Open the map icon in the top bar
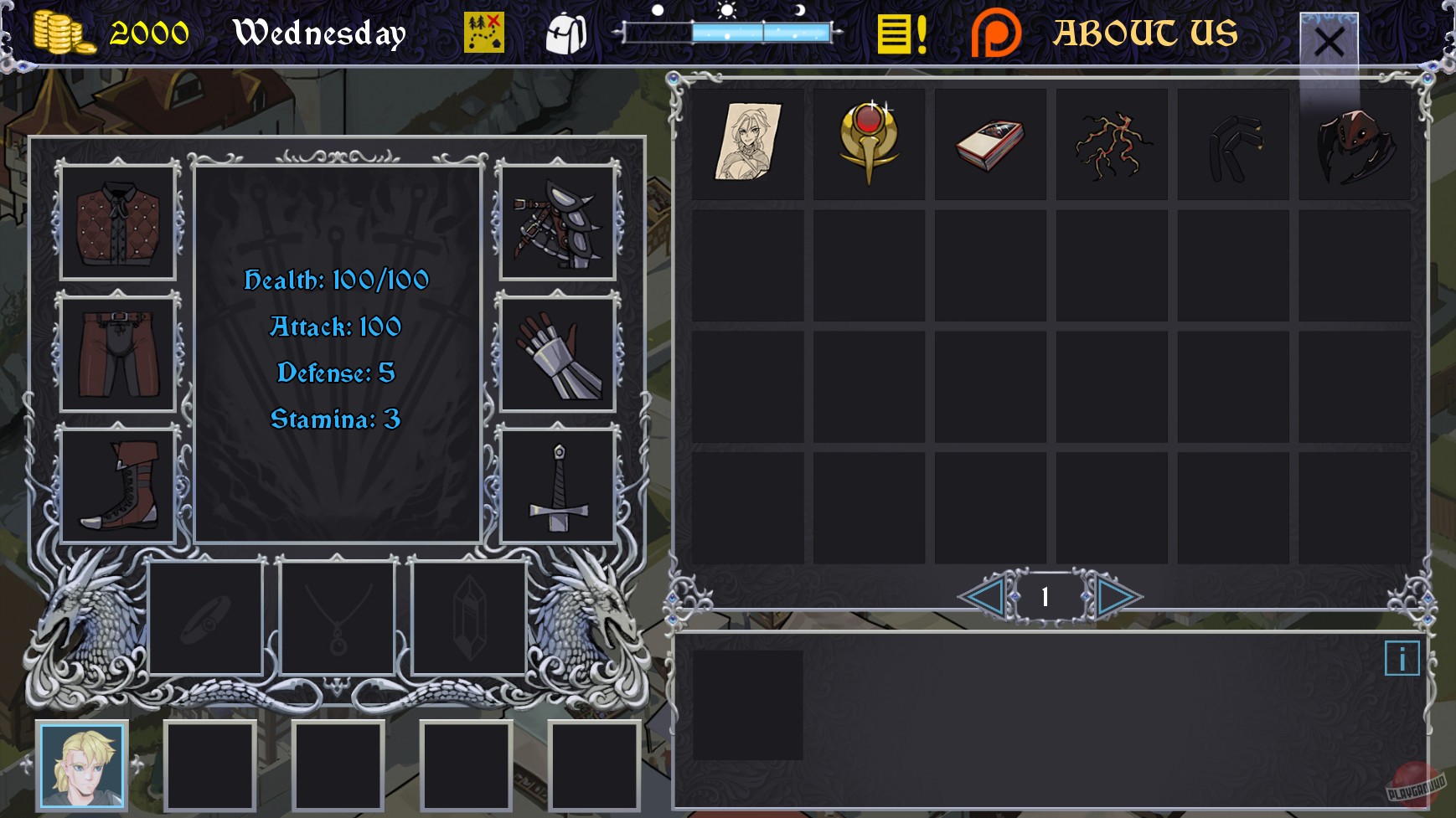Screen dimensions: 1456x818 coord(484,33)
